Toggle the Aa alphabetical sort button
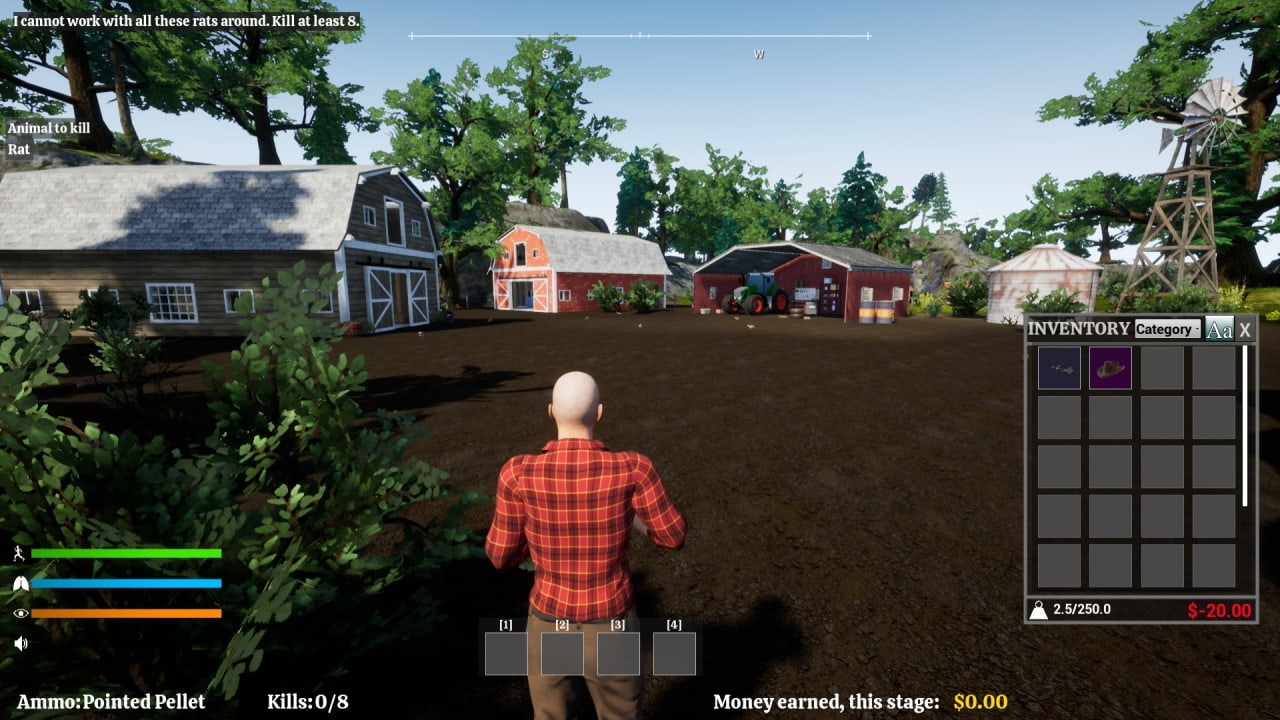The image size is (1280, 720). (1218, 329)
